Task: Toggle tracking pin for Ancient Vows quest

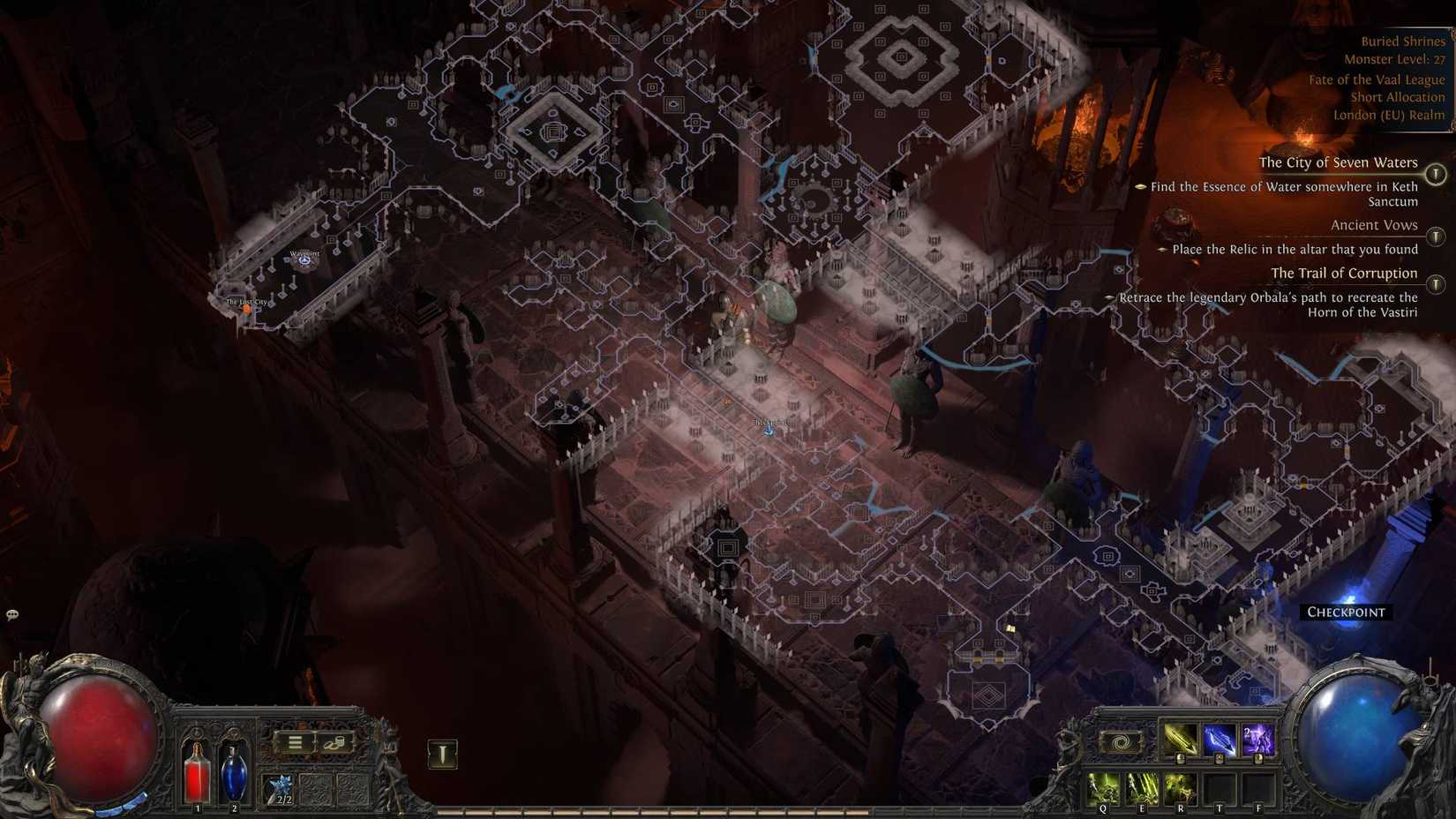Action: (x=1436, y=236)
